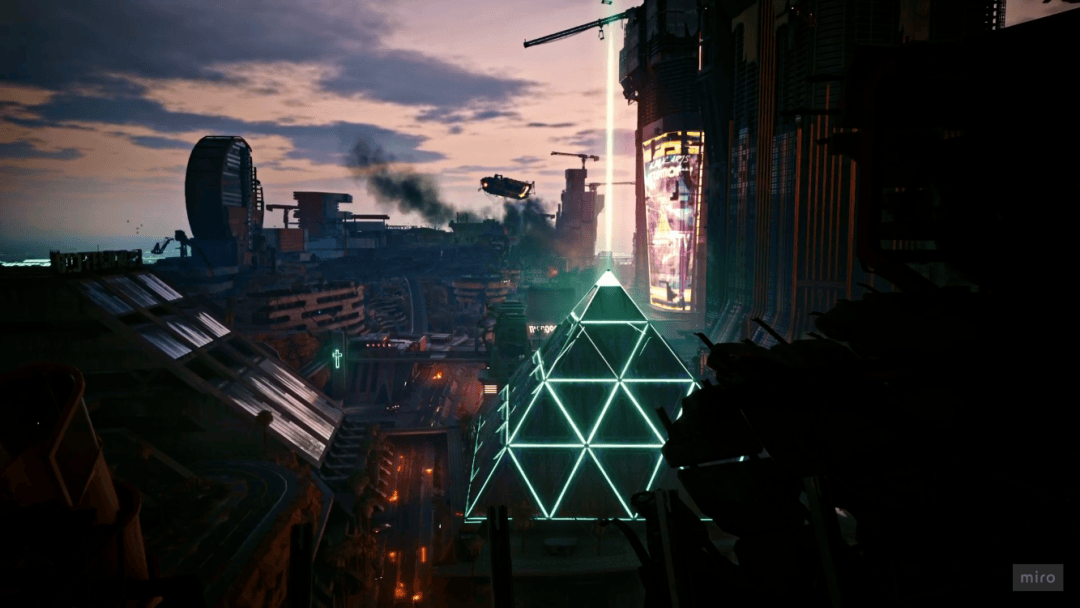The image size is (1080, 608).
Task: Click the miro logo badge
Action: [1037, 577]
